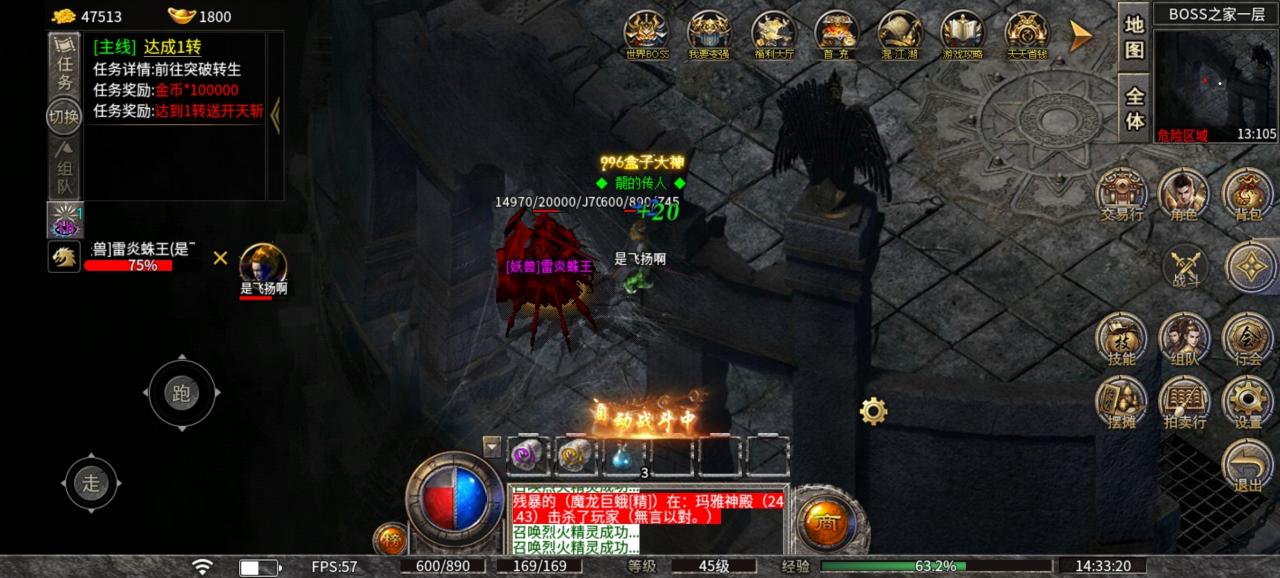Open the 拍卖行 auction house
The height and width of the screenshot is (578, 1280).
[1184, 401]
